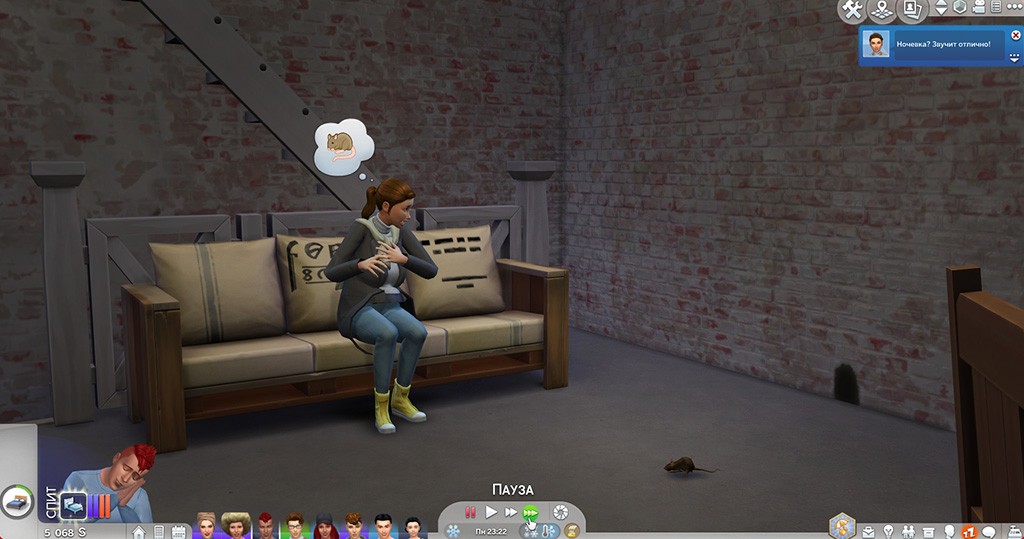Click the red pause button

tap(470, 512)
